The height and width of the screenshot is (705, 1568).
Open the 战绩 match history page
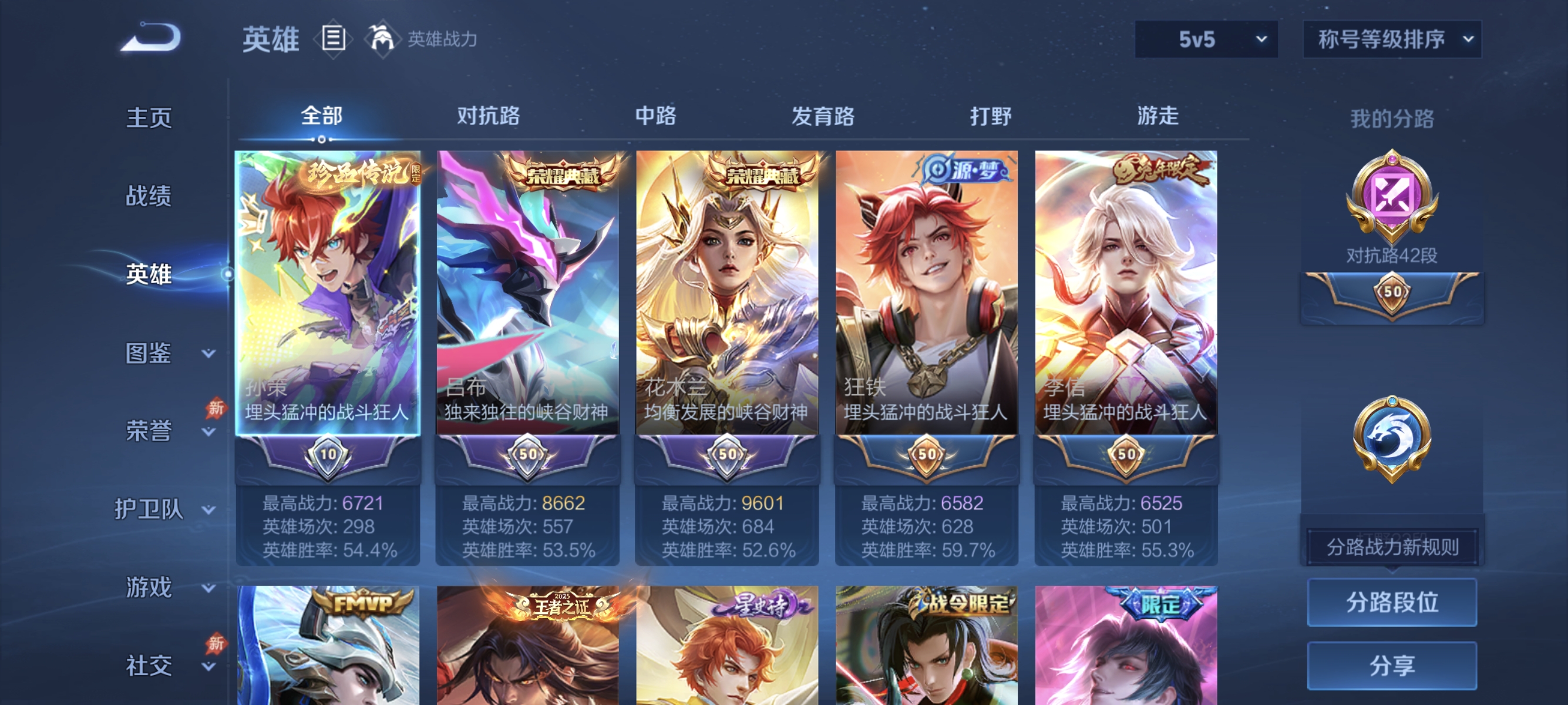coord(149,196)
